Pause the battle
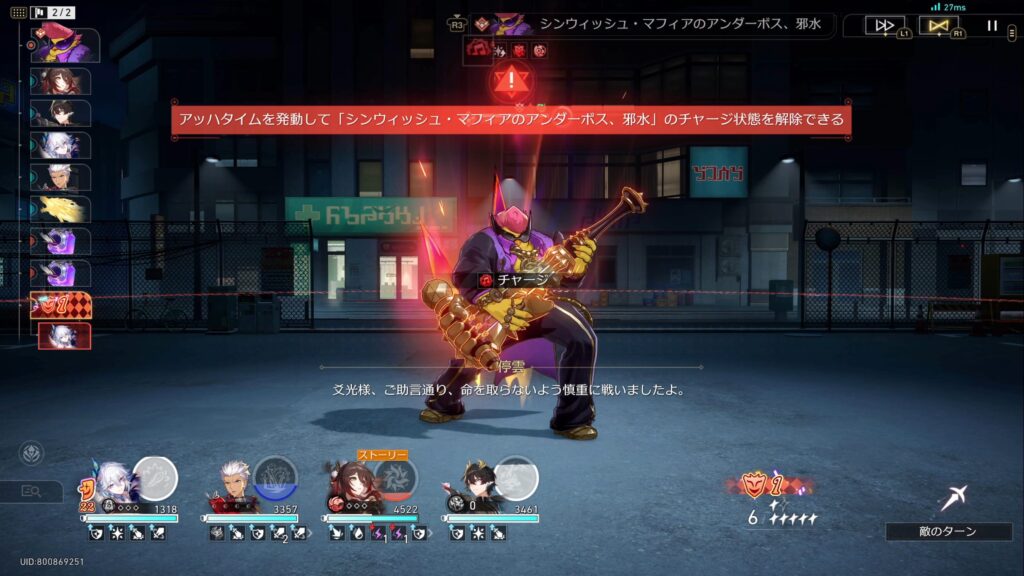The height and width of the screenshot is (576, 1024). coord(992,26)
